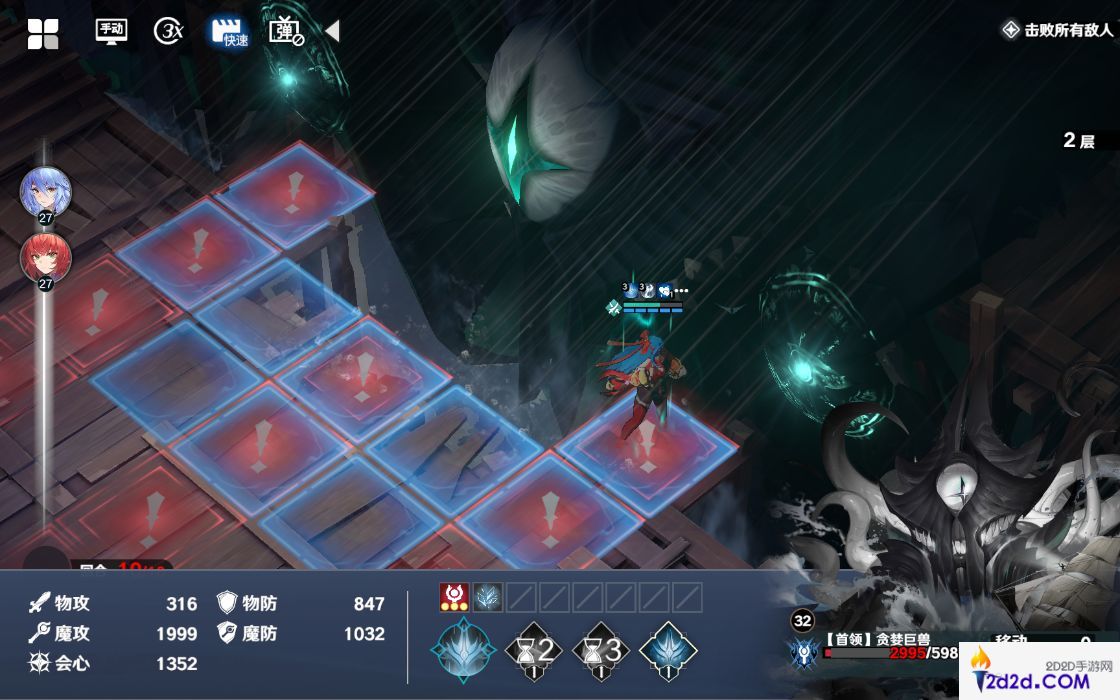This screenshot has width=1120, height=700.
Task: Toggle the 手动 manual battle mode
Action: click(x=111, y=31)
